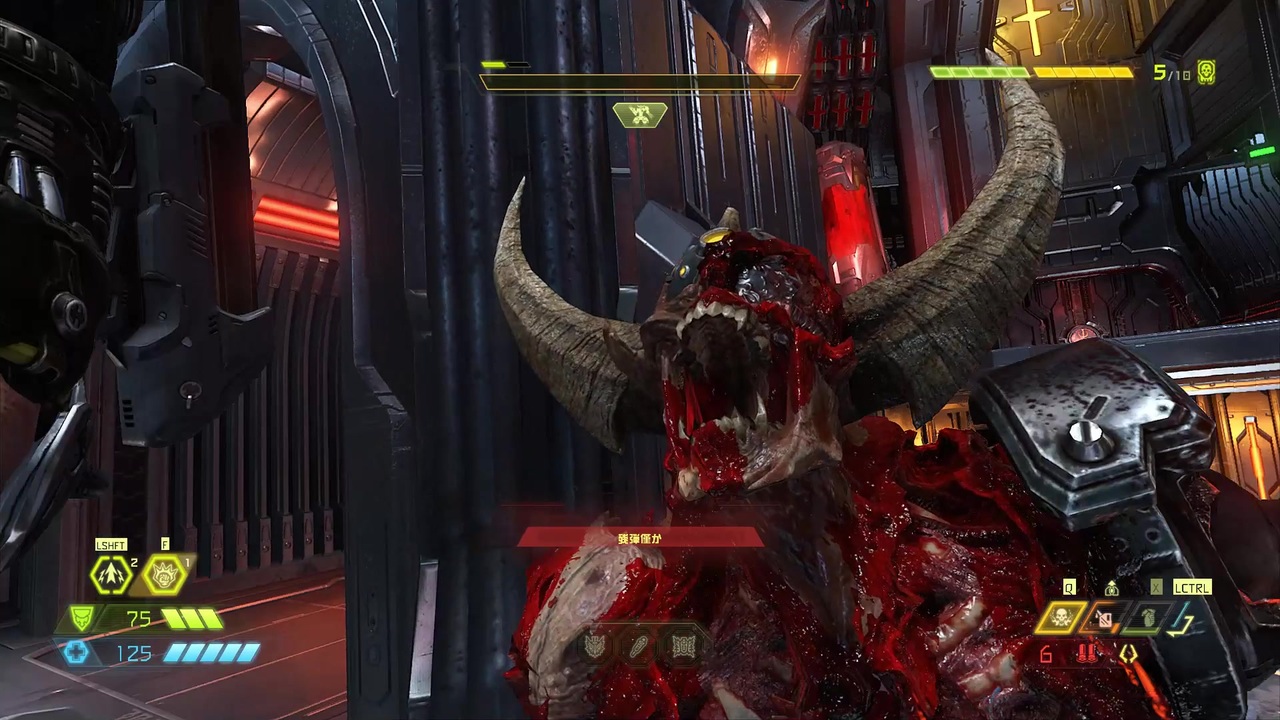Click the blue health cross icon
The image size is (1280, 720).
coord(76,653)
